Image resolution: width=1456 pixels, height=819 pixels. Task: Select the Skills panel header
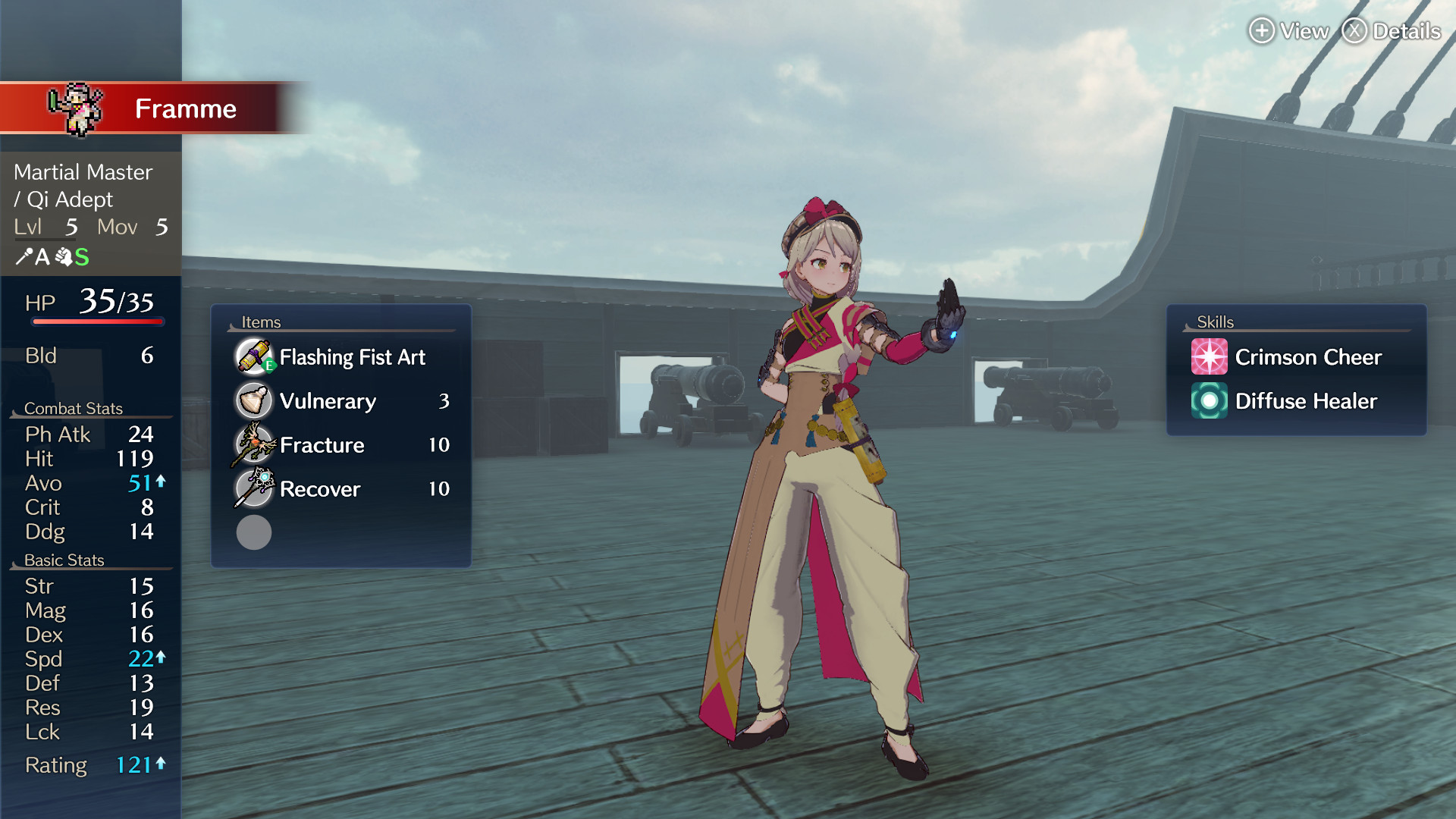pos(1215,322)
